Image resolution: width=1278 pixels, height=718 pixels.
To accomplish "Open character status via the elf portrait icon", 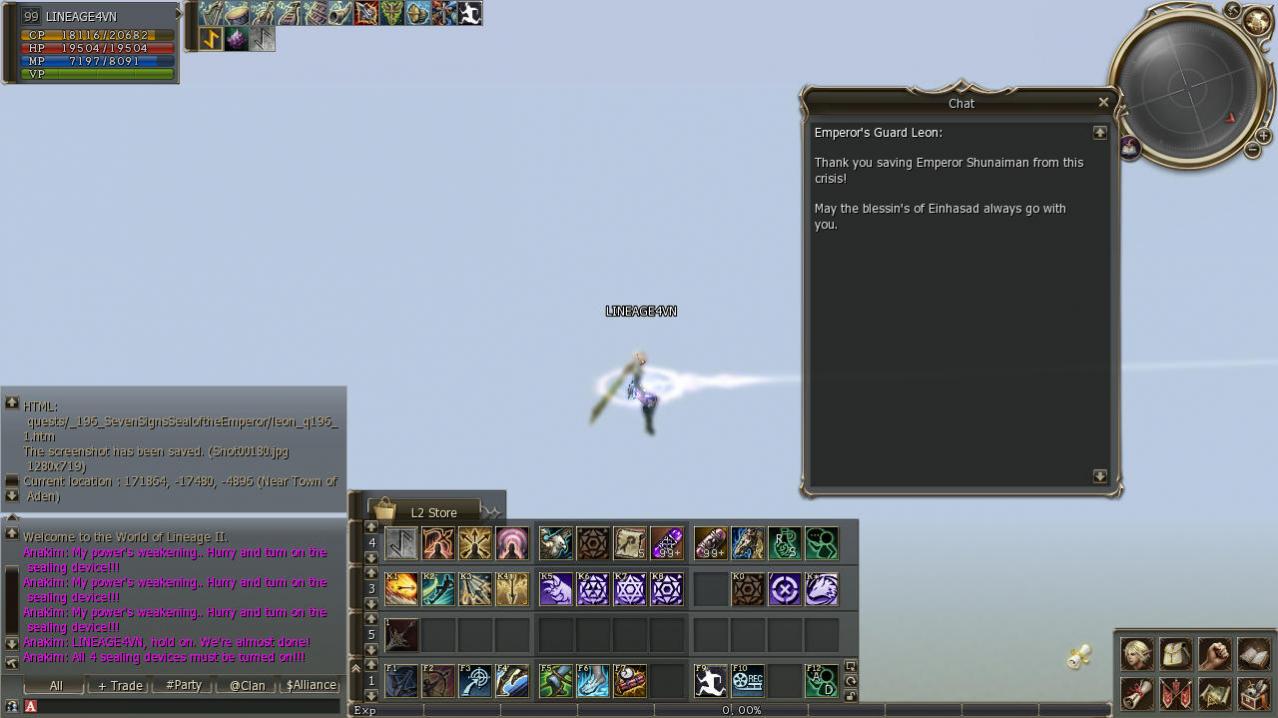I will tap(1136, 654).
